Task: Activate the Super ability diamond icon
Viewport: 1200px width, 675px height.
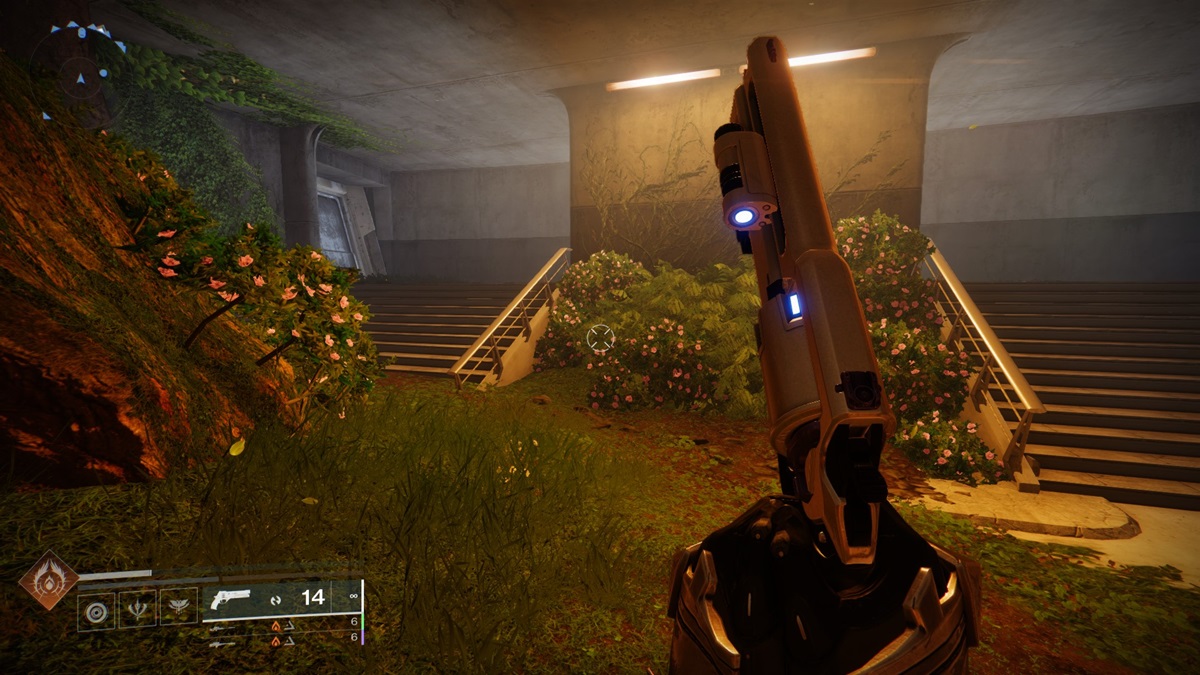Action: click(x=47, y=580)
